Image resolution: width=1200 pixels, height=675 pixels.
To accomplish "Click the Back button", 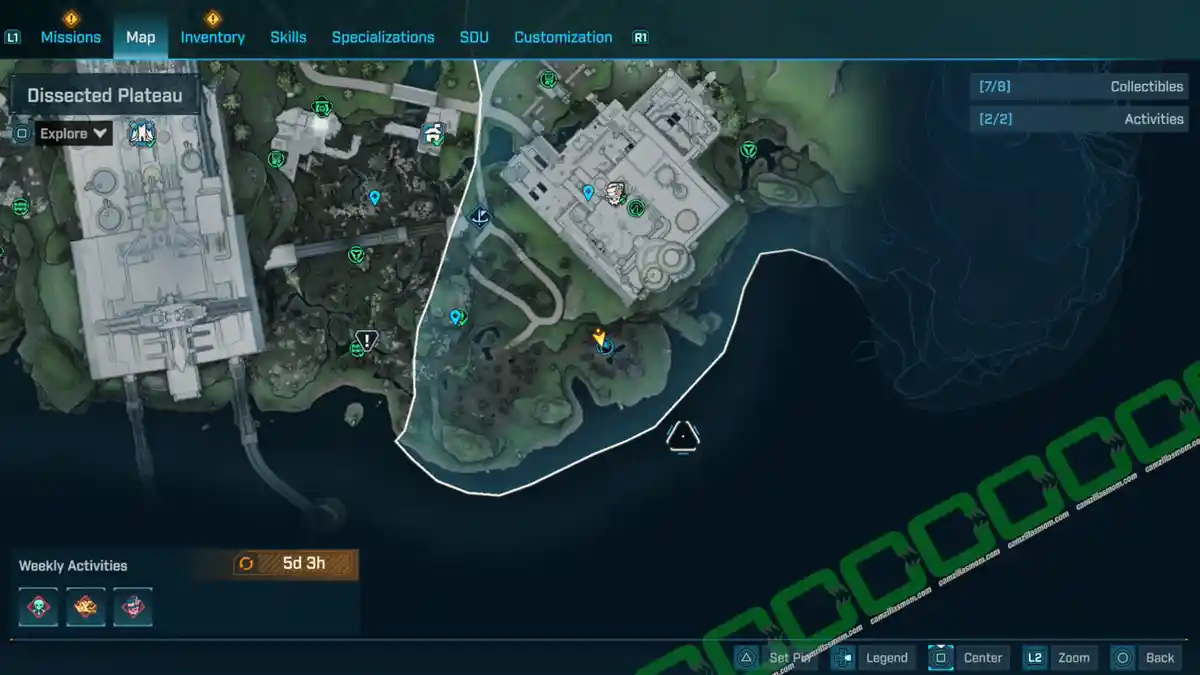I will coord(1145,657).
